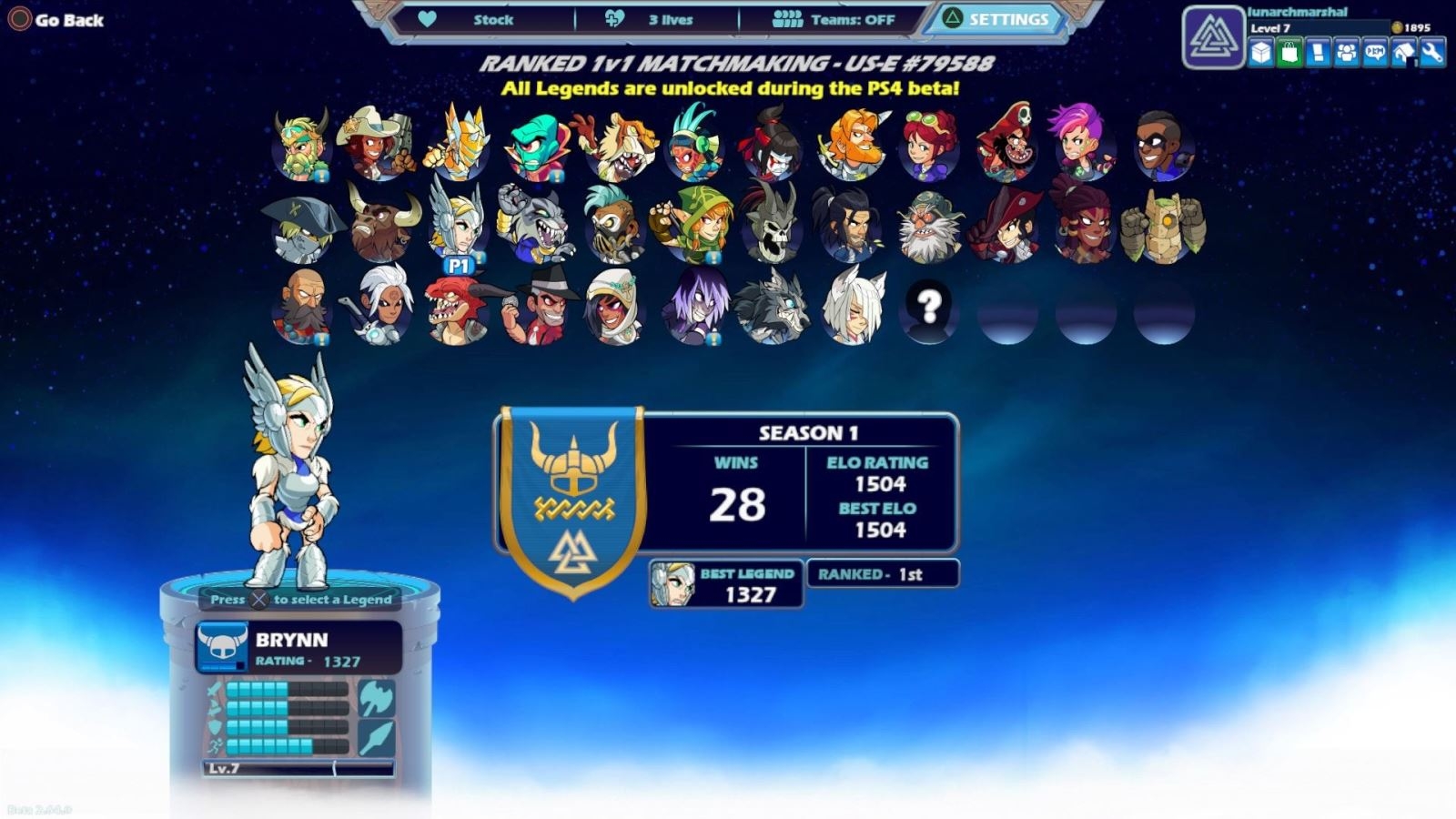Click the notifications exclamation icon next to the shop

pos(1317,52)
